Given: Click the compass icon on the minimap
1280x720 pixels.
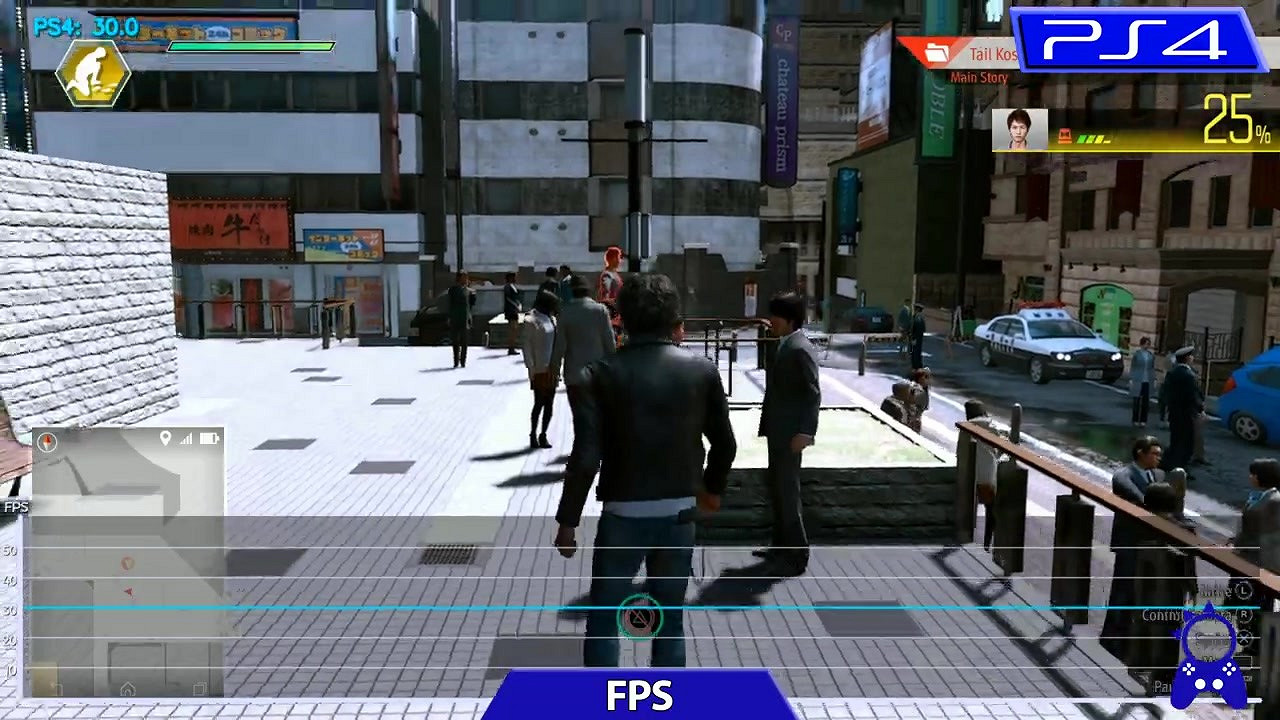Looking at the screenshot, I should point(46,441).
